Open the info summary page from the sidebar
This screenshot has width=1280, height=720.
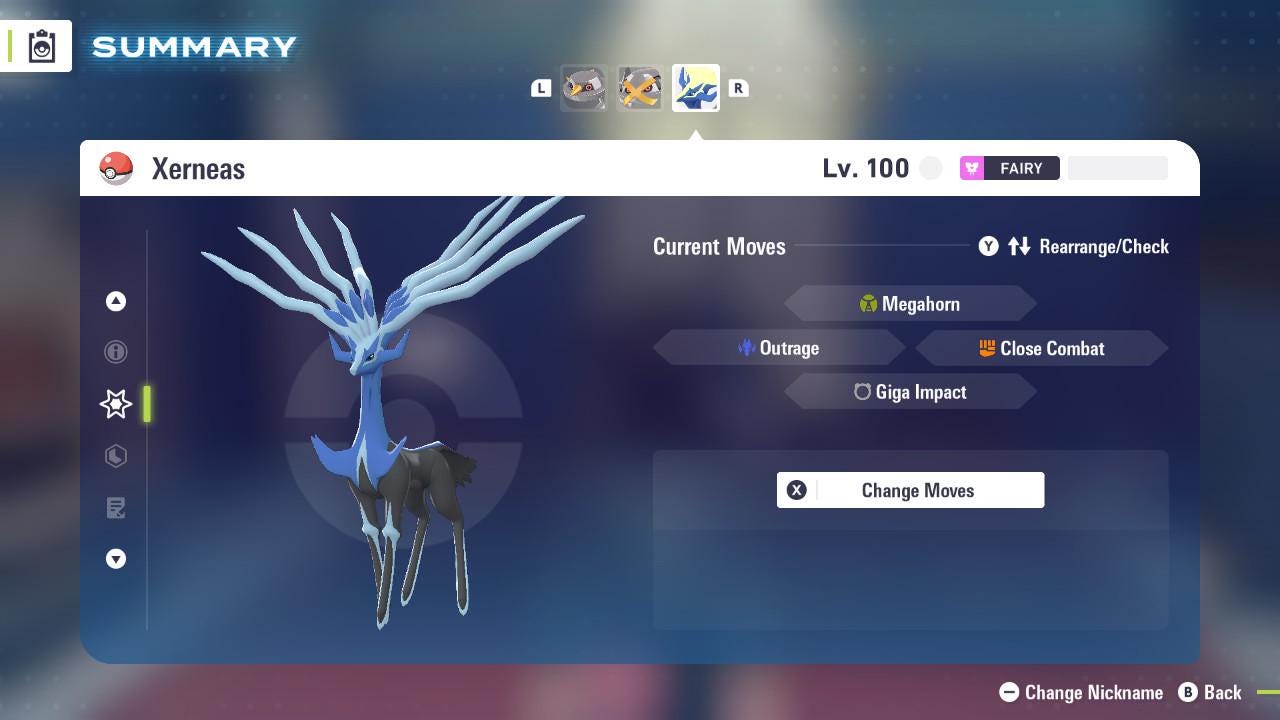point(115,352)
